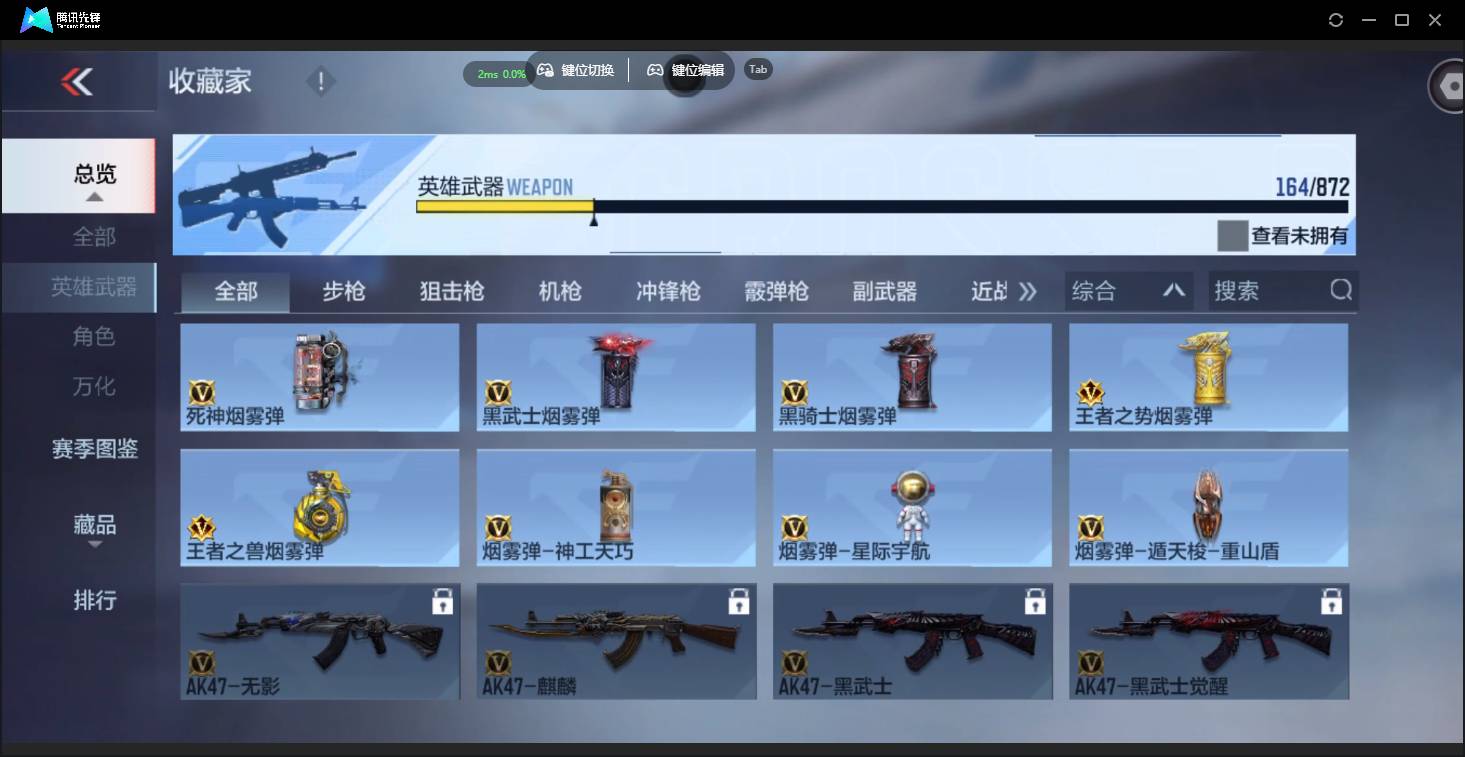Viewport: 1465px width, 757px height.
Task: Click the 英雄武器 collection progress bar
Action: click(880, 208)
